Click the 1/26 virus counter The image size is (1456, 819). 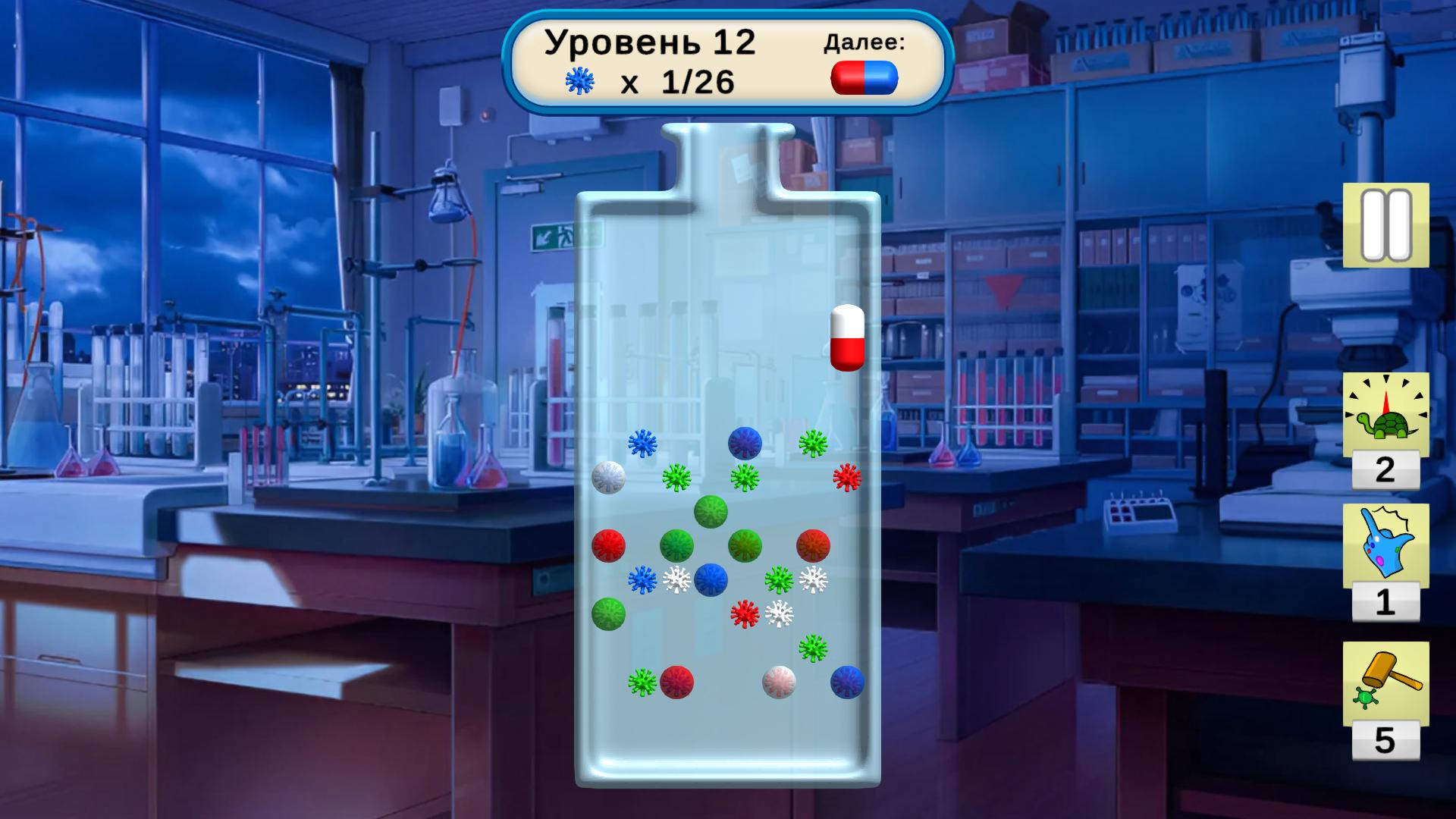tap(698, 80)
